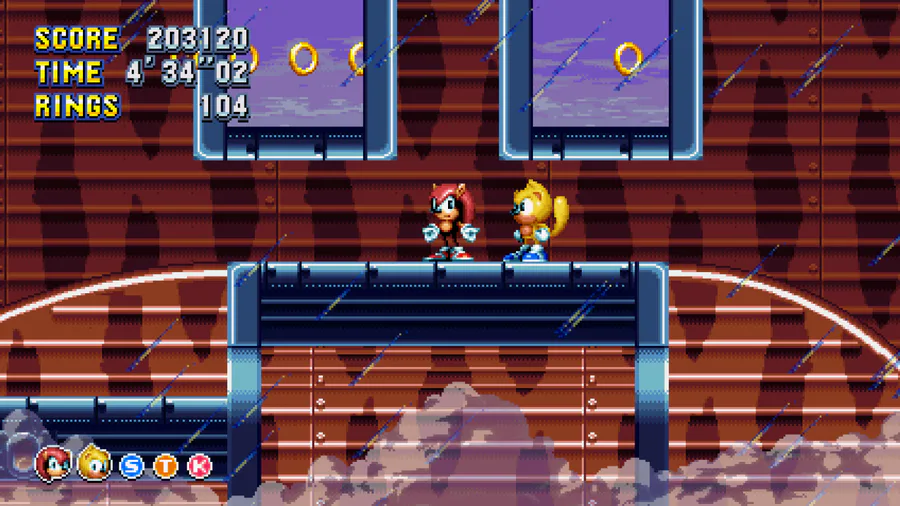The width and height of the screenshot is (900, 506).
Task: Click the blue S reserve character icon
Action: tap(132, 465)
